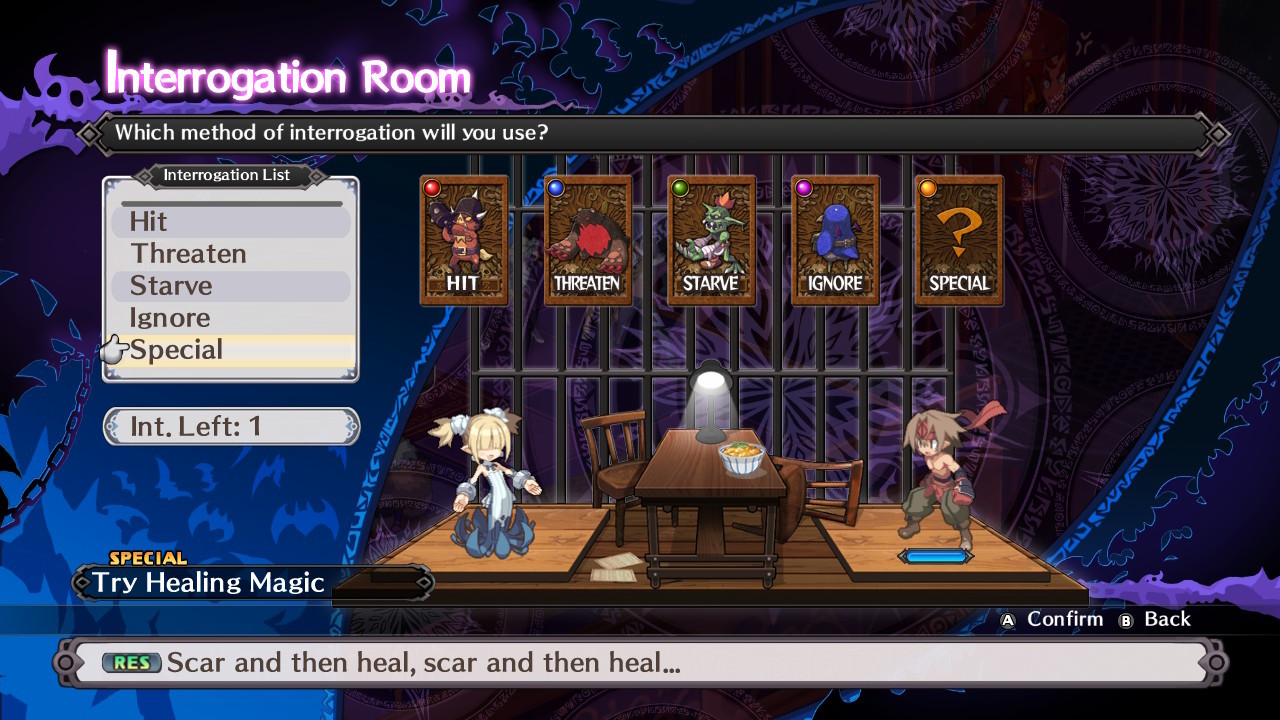1280x720 pixels.
Task: Select the question mark SPECIAL card
Action: (x=959, y=241)
